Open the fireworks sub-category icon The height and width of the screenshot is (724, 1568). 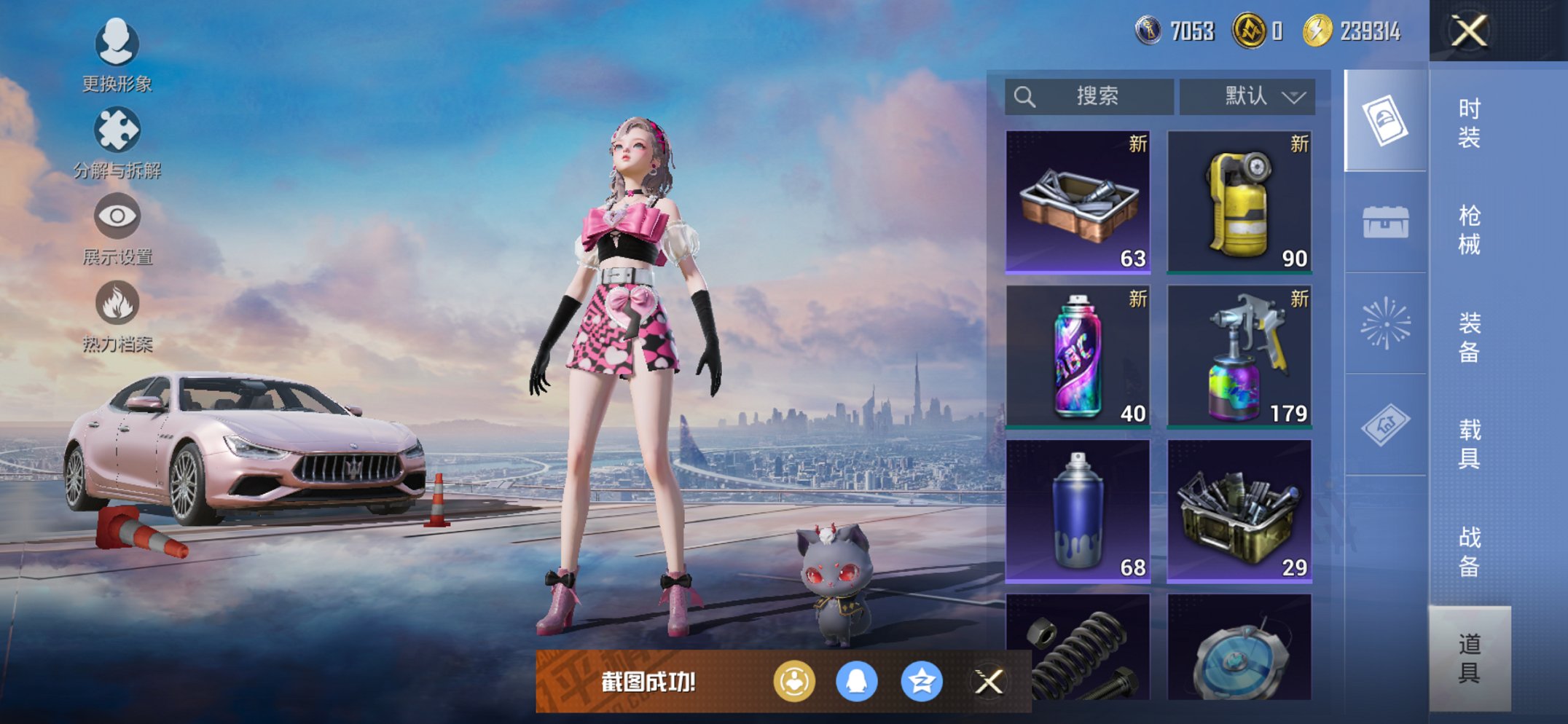[x=1385, y=323]
